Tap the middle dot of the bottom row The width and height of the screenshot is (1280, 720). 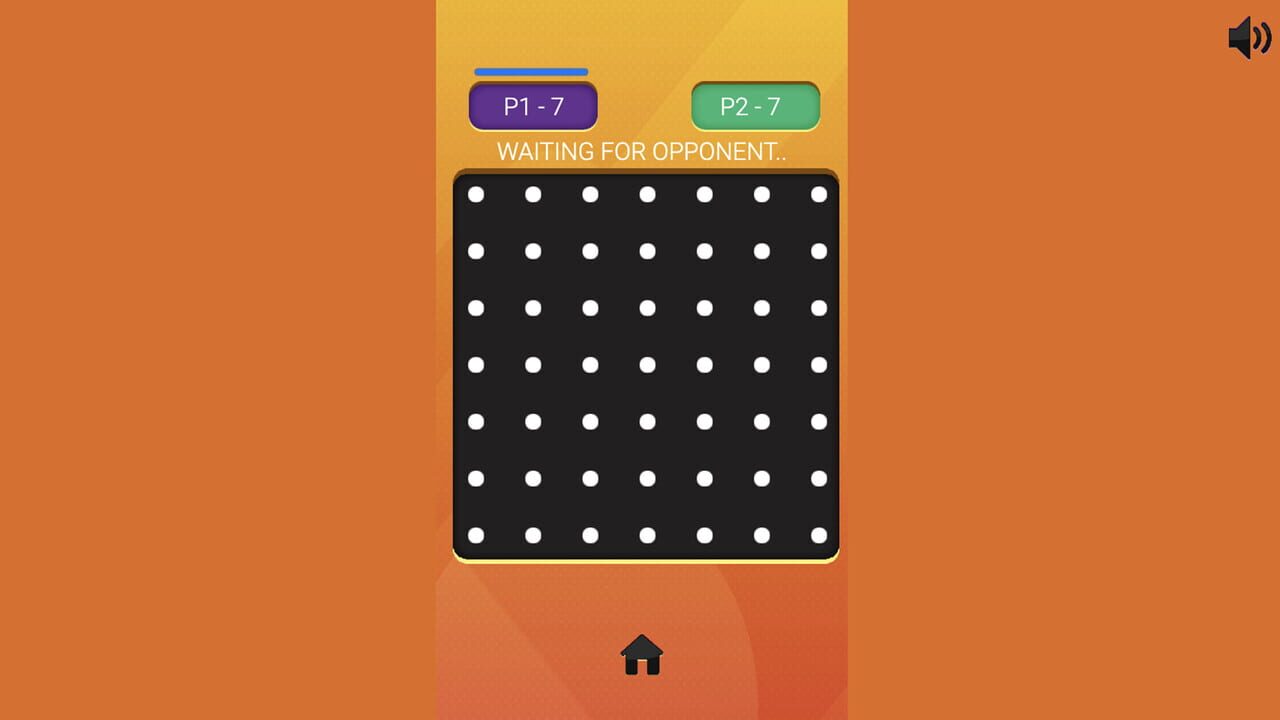(x=648, y=535)
